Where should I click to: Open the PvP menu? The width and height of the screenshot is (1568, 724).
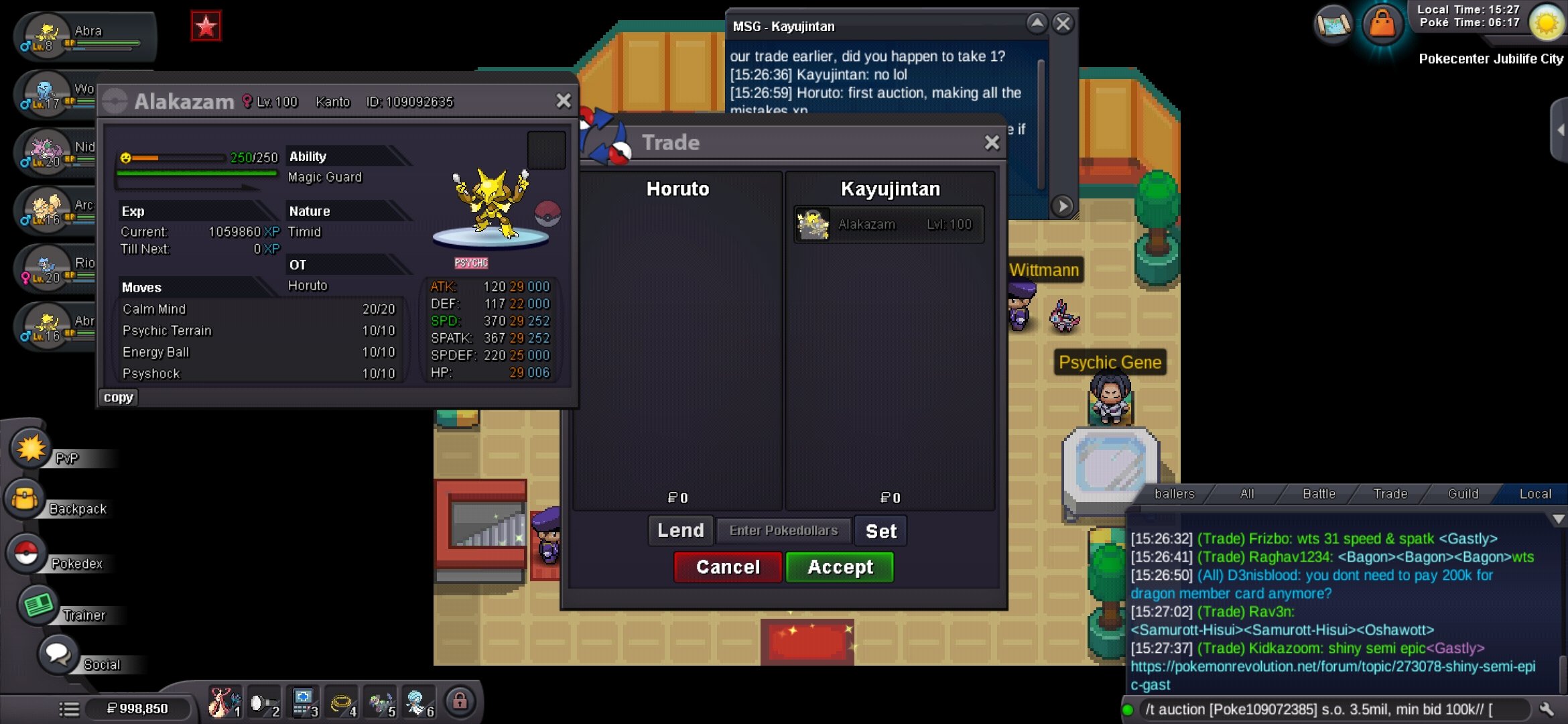(31, 449)
